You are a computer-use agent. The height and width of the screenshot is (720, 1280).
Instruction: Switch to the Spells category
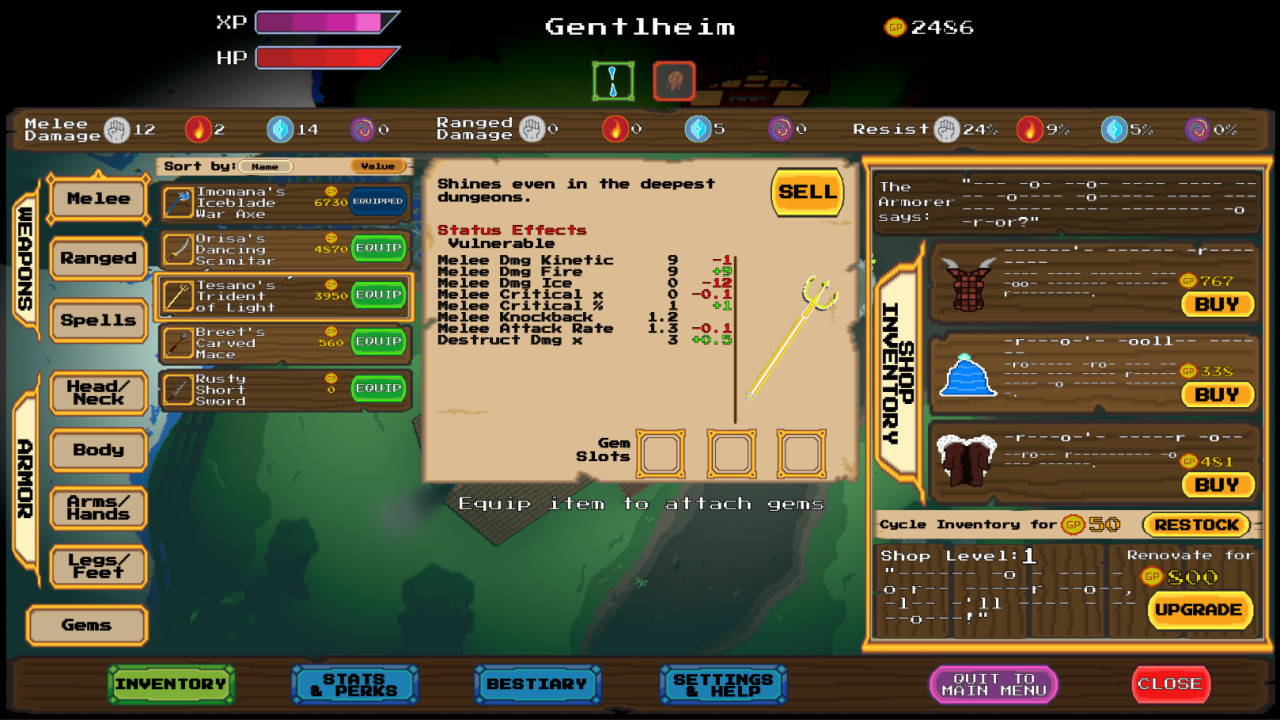[x=98, y=320]
